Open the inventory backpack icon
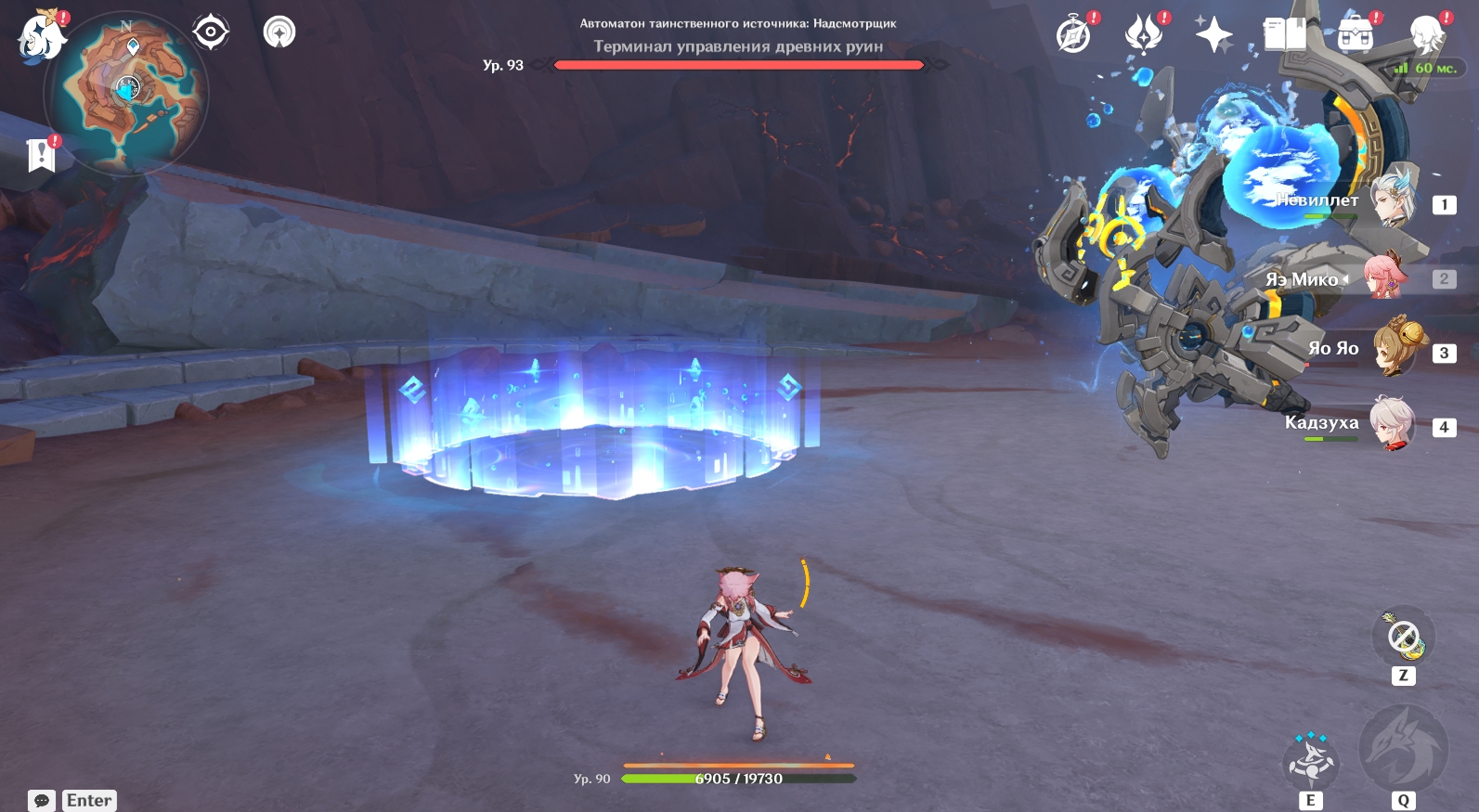 1356,35
